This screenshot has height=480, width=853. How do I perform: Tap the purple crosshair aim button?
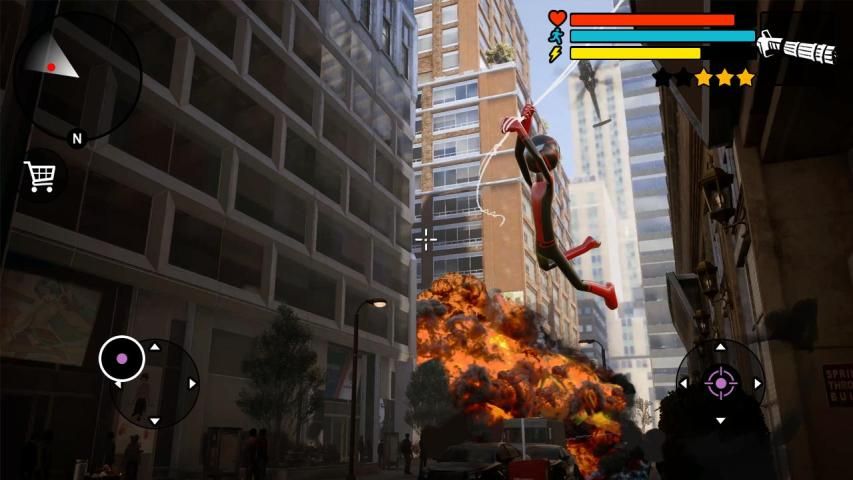721,382
